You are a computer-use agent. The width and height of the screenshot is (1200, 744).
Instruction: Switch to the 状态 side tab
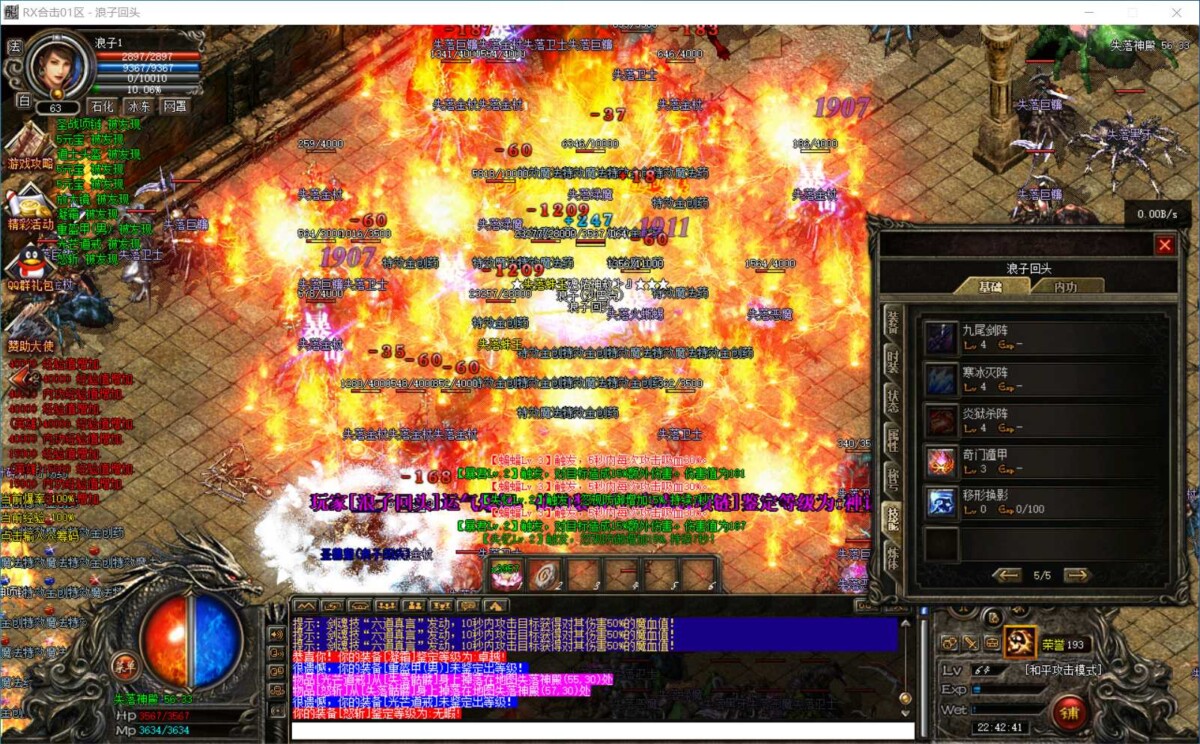click(892, 402)
